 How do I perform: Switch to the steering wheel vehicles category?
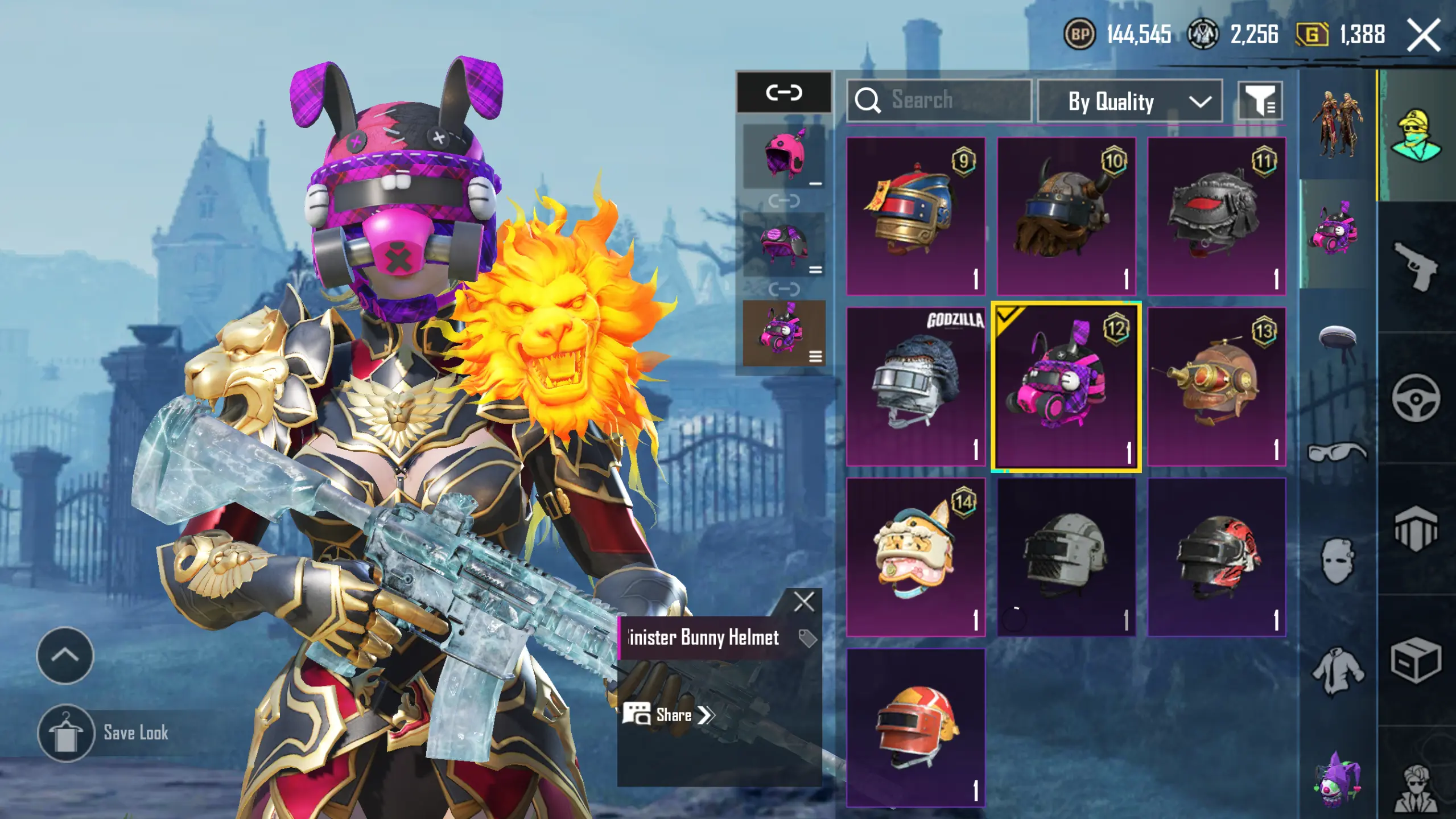pyautogui.click(x=1416, y=398)
